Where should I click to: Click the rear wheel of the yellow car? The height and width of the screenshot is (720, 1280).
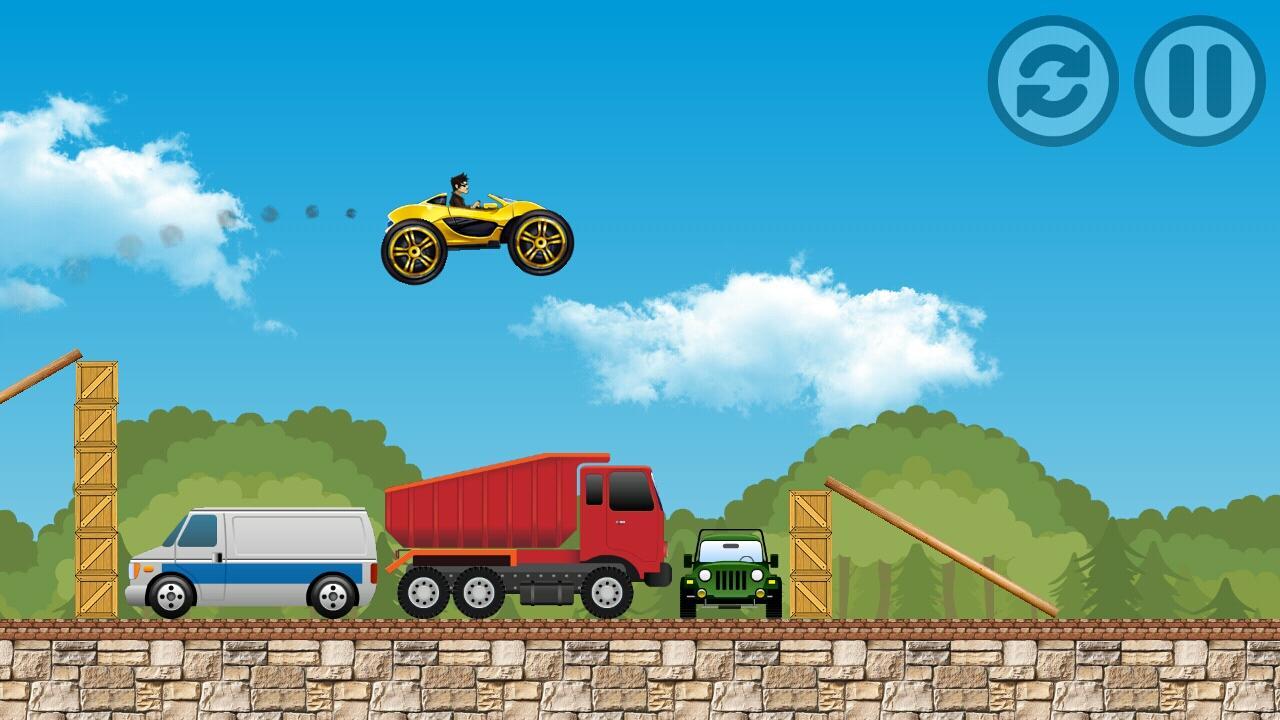pos(412,250)
